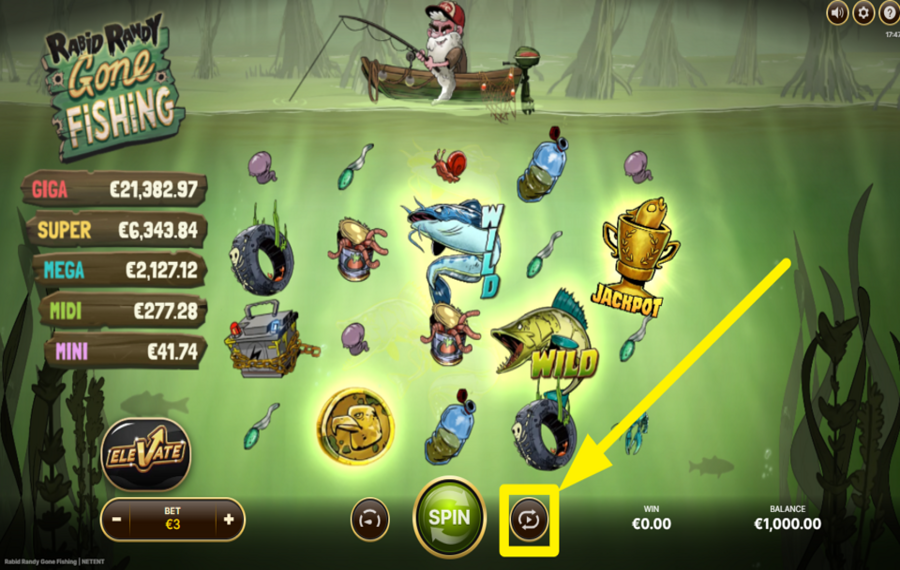Decrease the bet with the minus button
Screen dimensions: 900x570
117,520
